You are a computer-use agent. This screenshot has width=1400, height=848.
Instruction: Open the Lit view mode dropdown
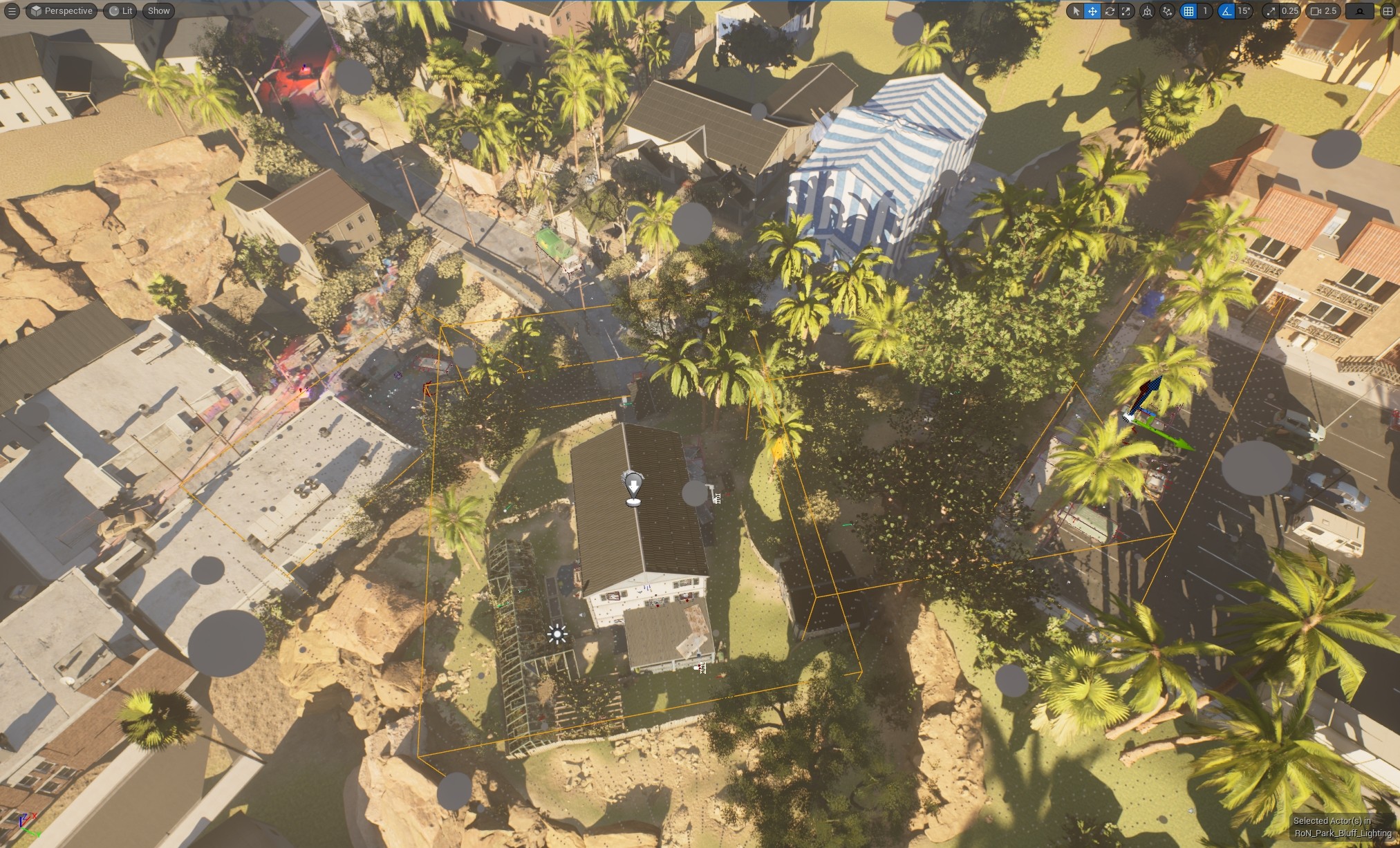[x=119, y=10]
